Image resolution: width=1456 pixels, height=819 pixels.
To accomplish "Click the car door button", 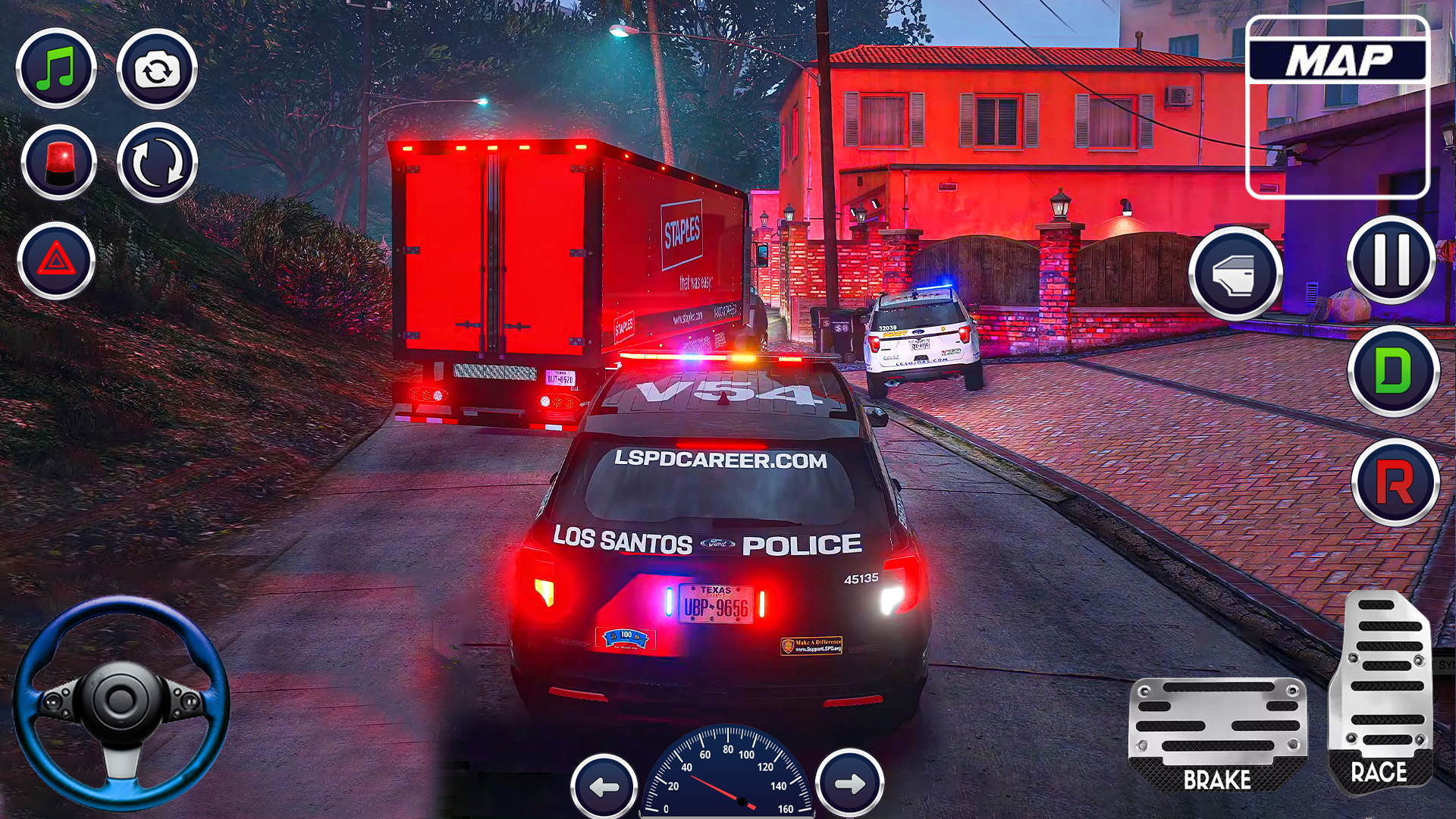I will click(1235, 273).
